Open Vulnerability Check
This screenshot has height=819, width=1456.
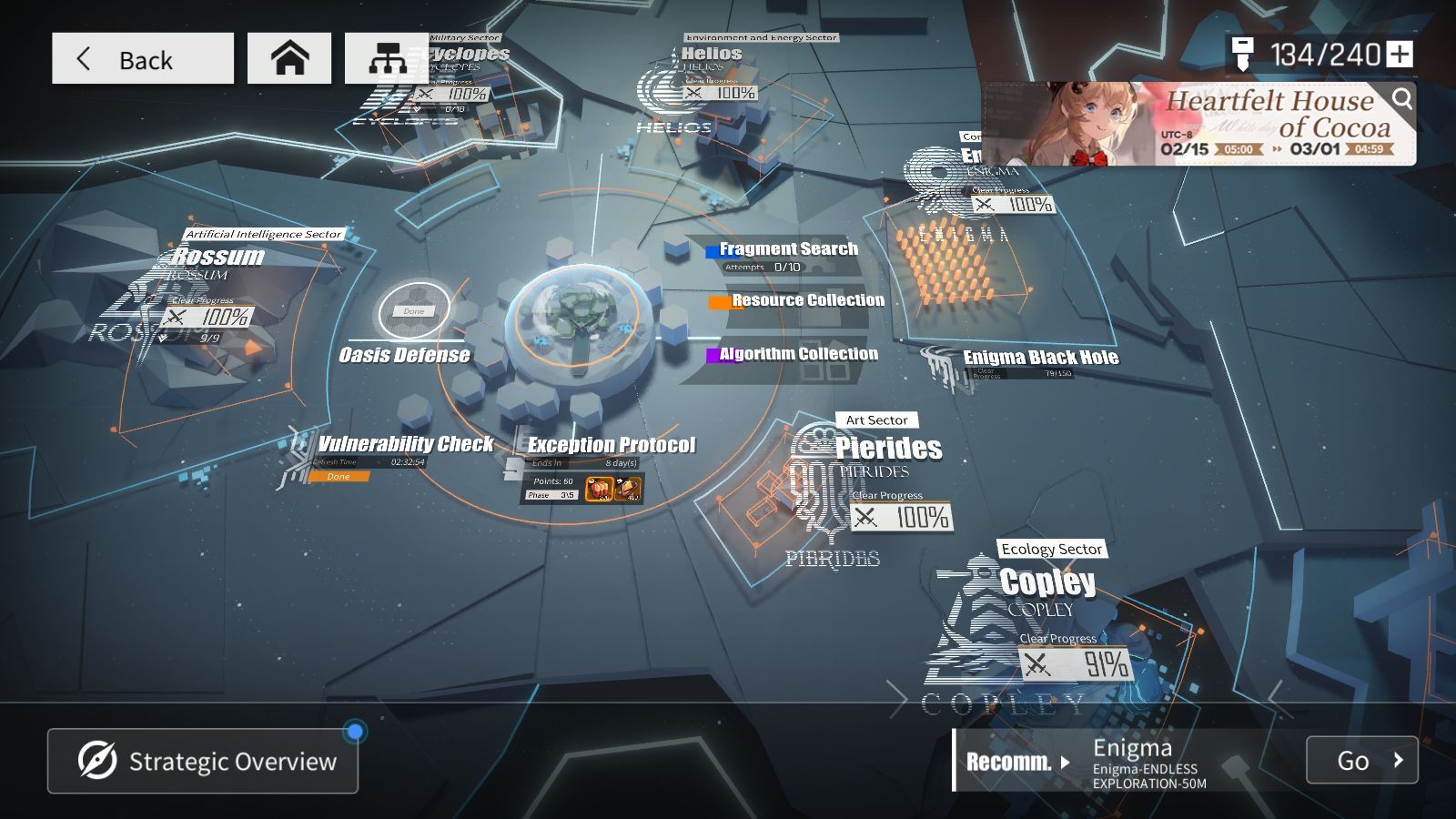click(406, 445)
